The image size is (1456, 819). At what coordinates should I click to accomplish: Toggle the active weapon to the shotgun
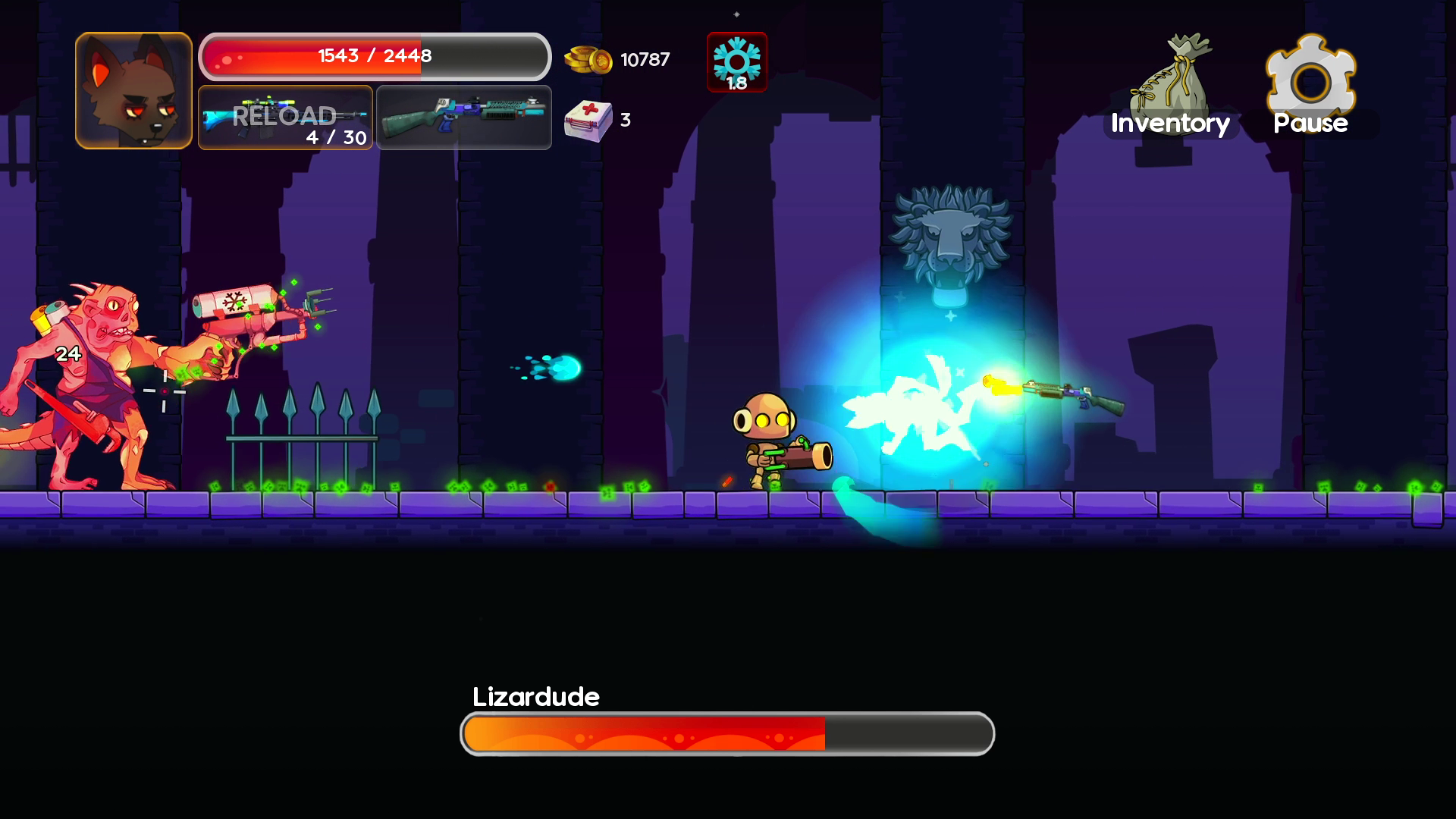[x=463, y=118]
